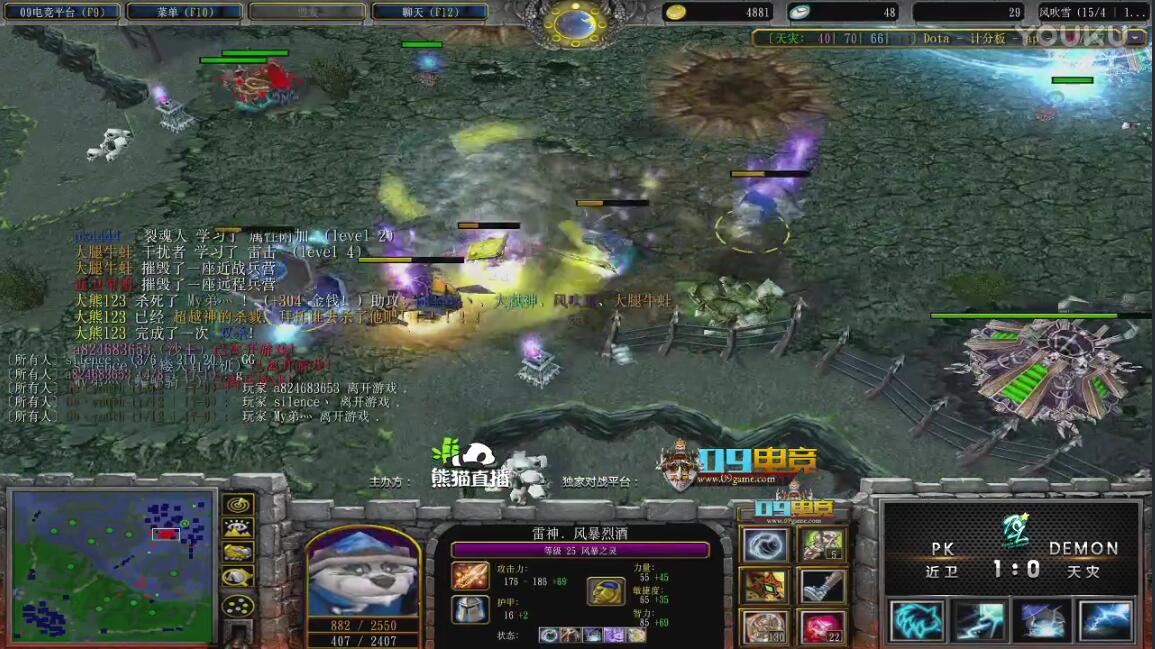Use the item with 5 charges

point(822,546)
